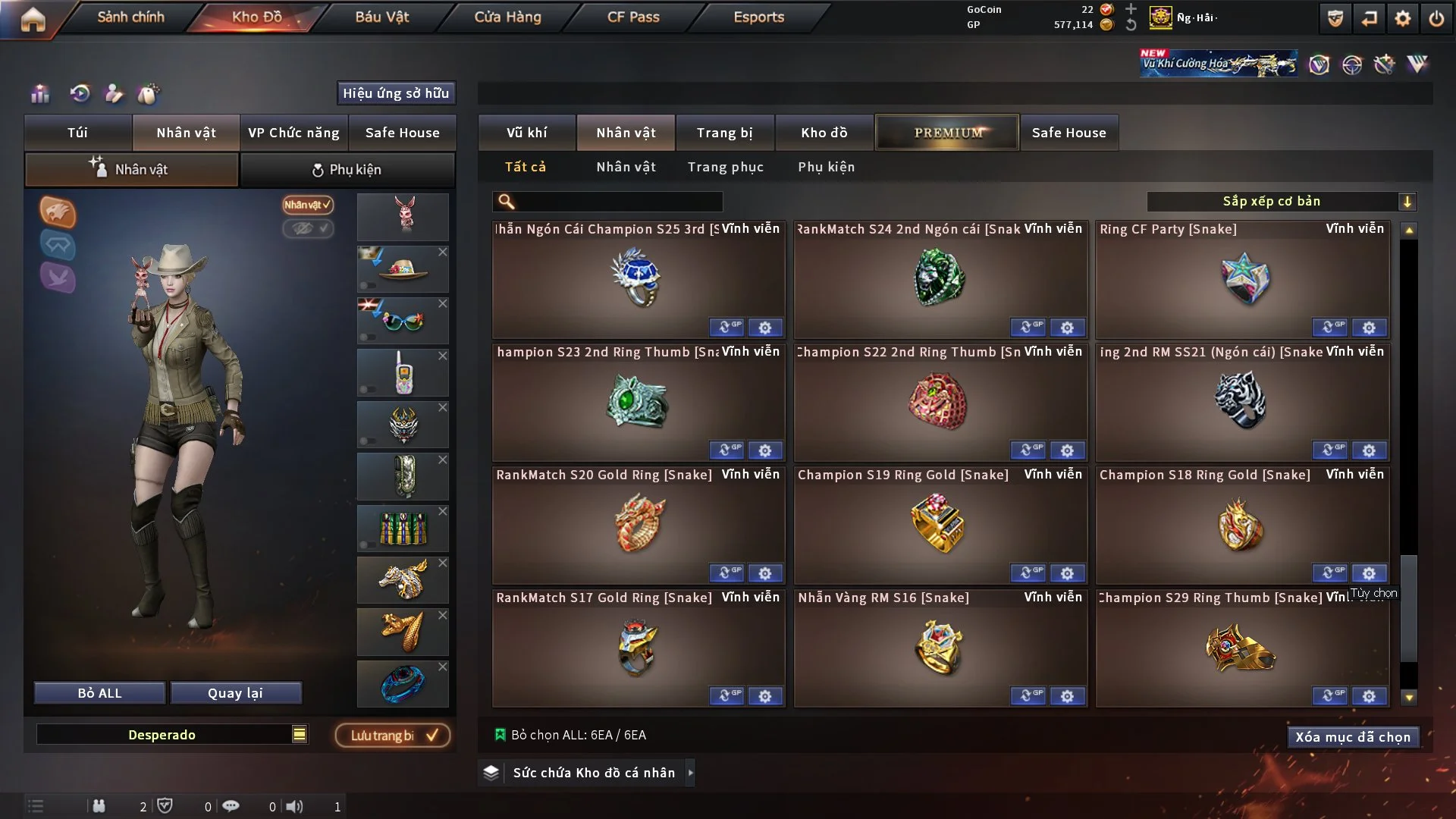The width and height of the screenshot is (1456, 819).
Task: Remove the equipped cowboy hat slot
Action: tap(443, 252)
